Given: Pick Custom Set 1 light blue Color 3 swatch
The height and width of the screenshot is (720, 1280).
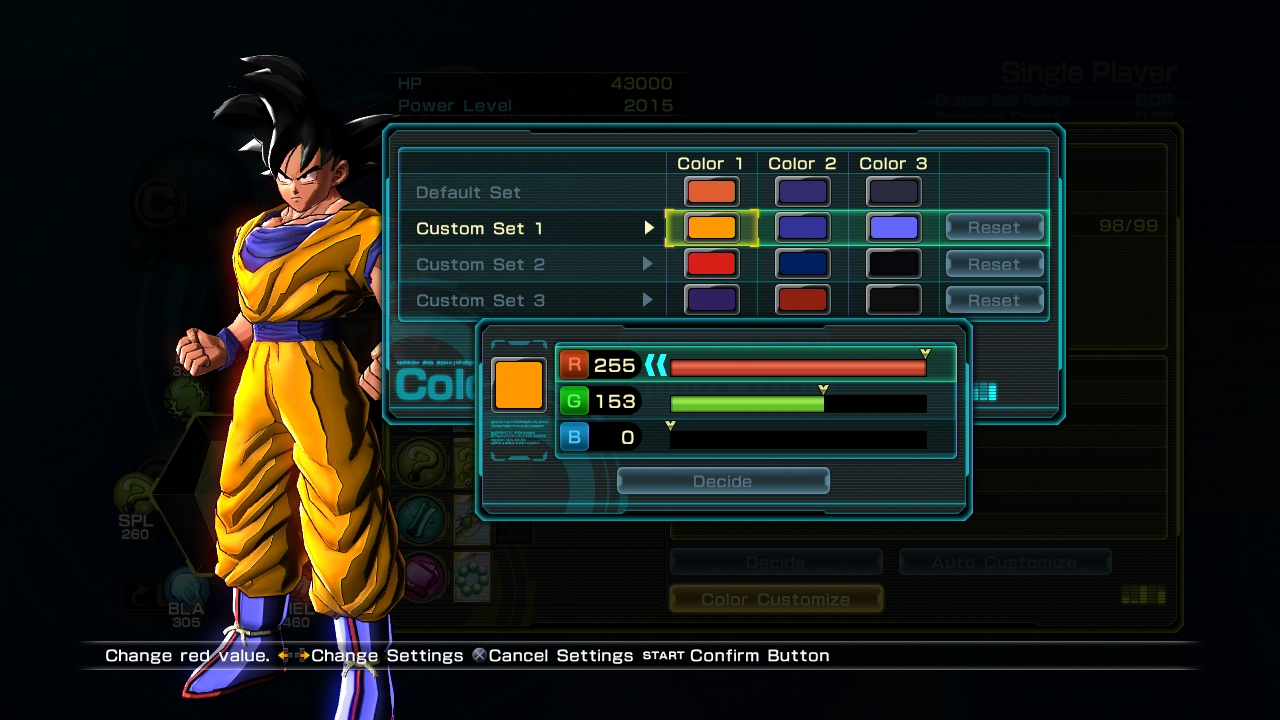Looking at the screenshot, I should [x=893, y=228].
